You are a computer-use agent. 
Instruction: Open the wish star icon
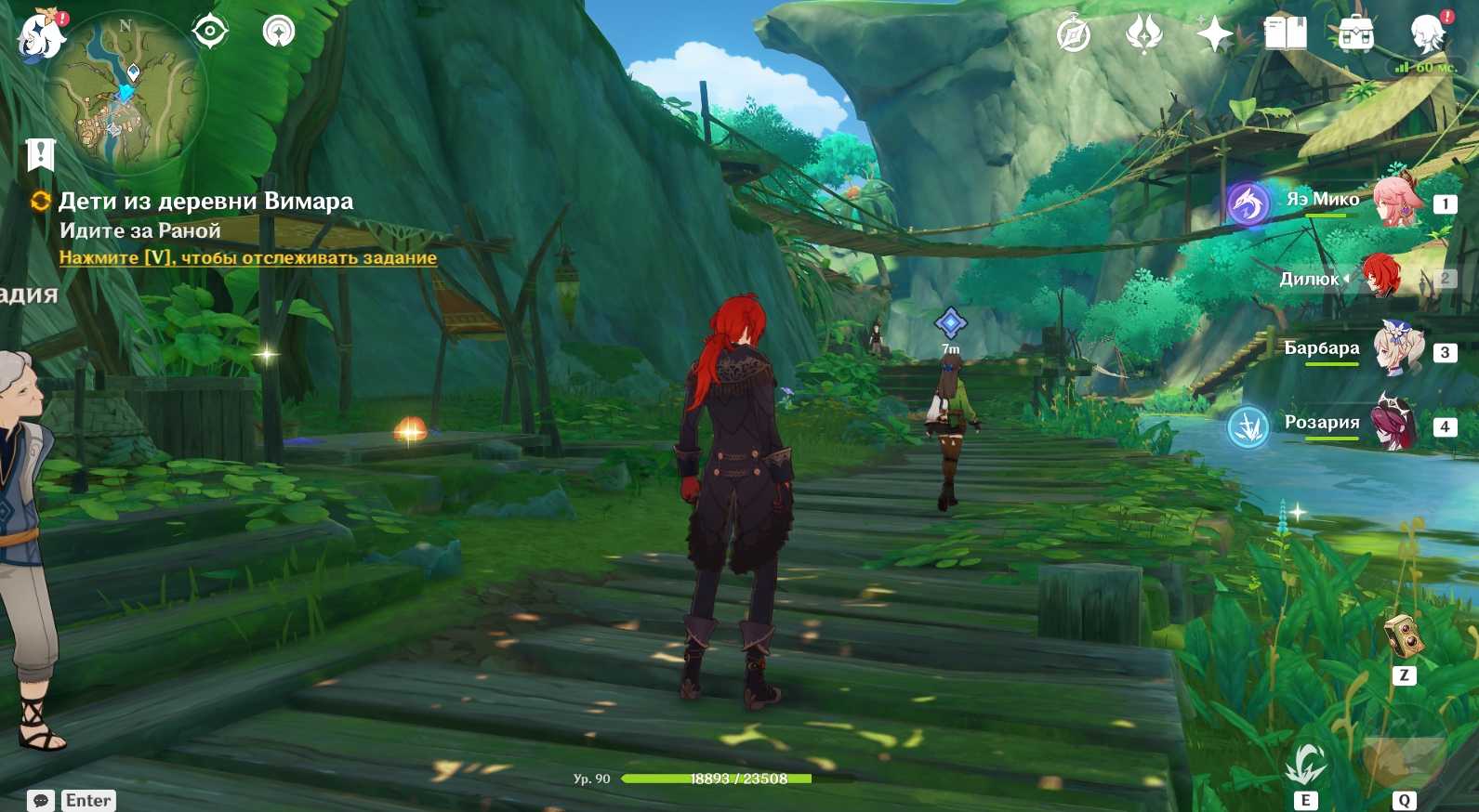coord(1214,35)
